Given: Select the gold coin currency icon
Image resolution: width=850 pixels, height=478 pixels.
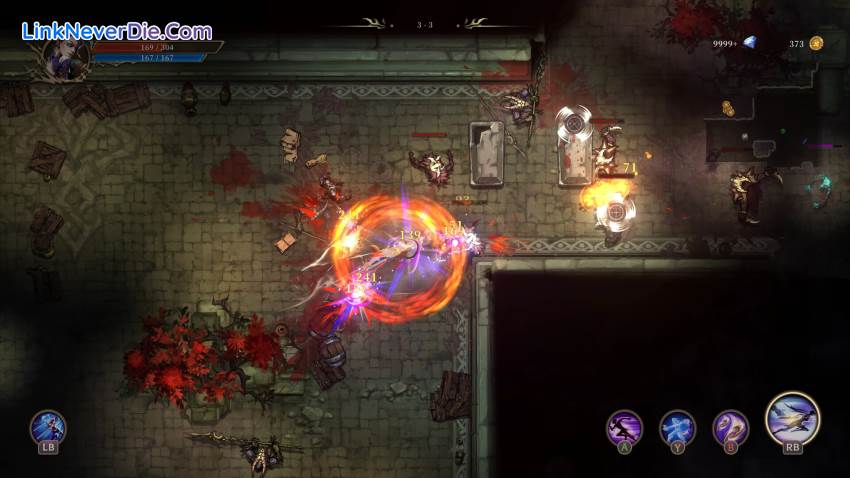Looking at the screenshot, I should click(x=816, y=43).
